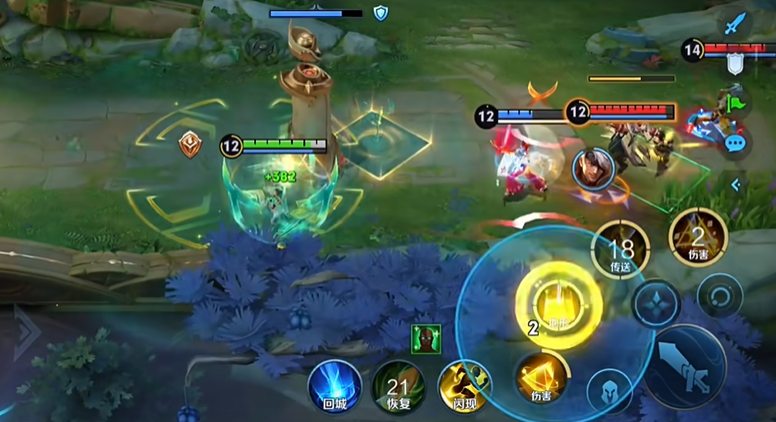
Task: Tap the green-bordered masked figure icon
Action: pyautogui.click(x=425, y=339)
